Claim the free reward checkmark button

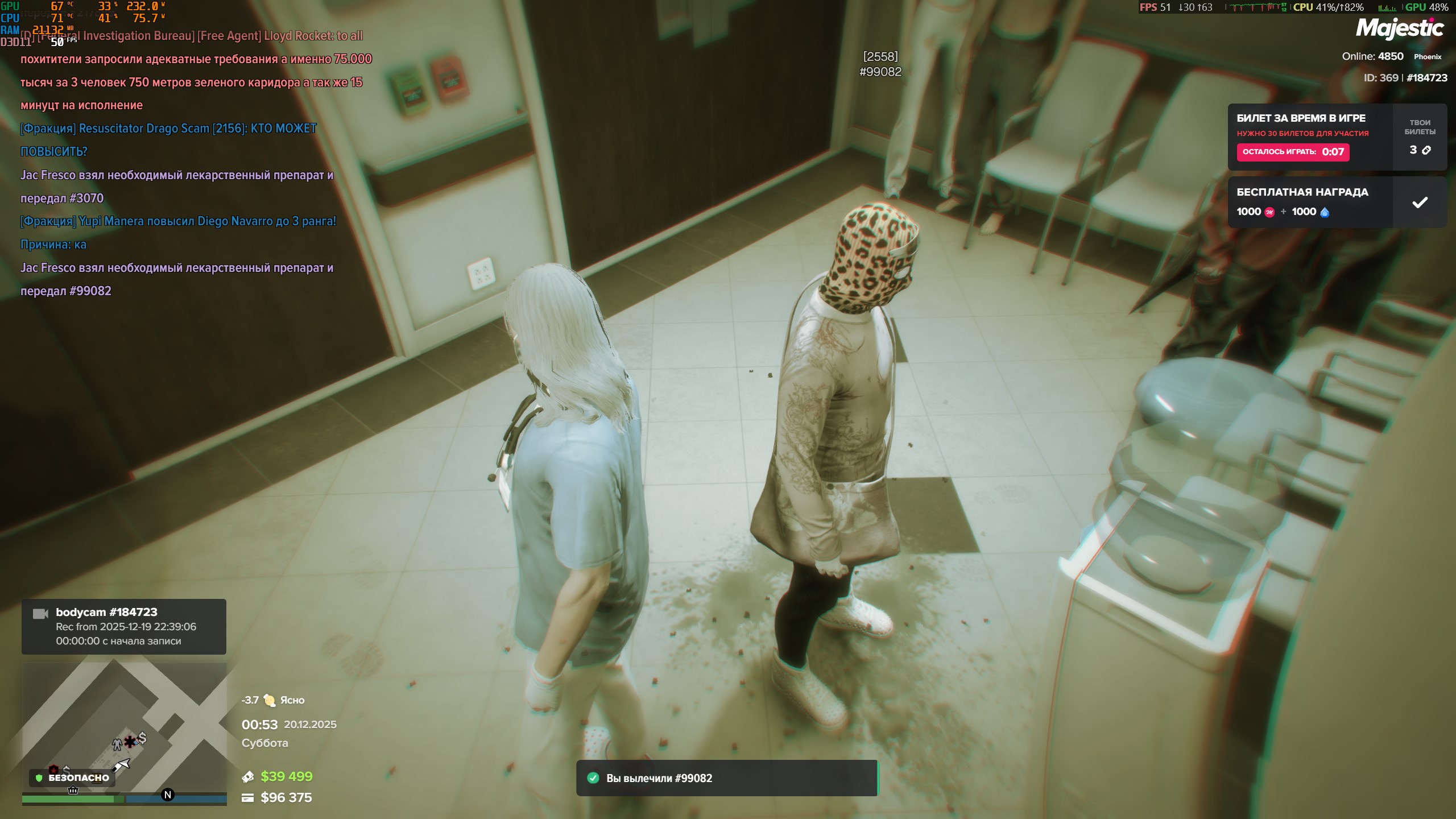(x=1419, y=202)
